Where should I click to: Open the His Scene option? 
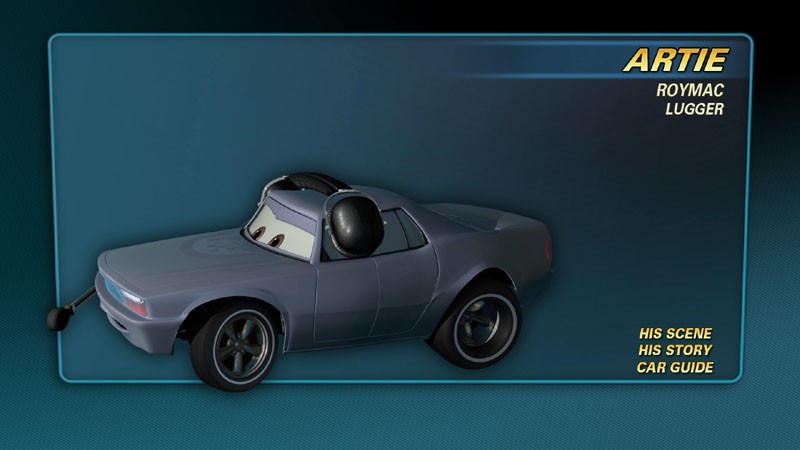pyautogui.click(x=675, y=333)
